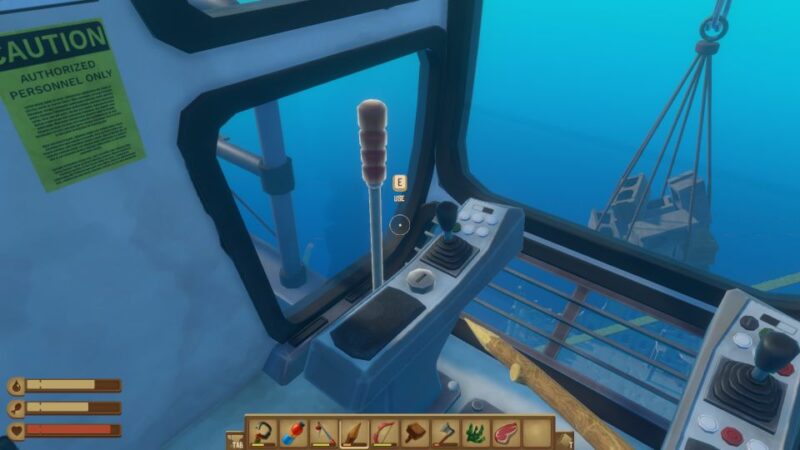Viewport: 800px width, 450px height.
Task: Select the hook slot in the hotbar
Action: coord(262,433)
